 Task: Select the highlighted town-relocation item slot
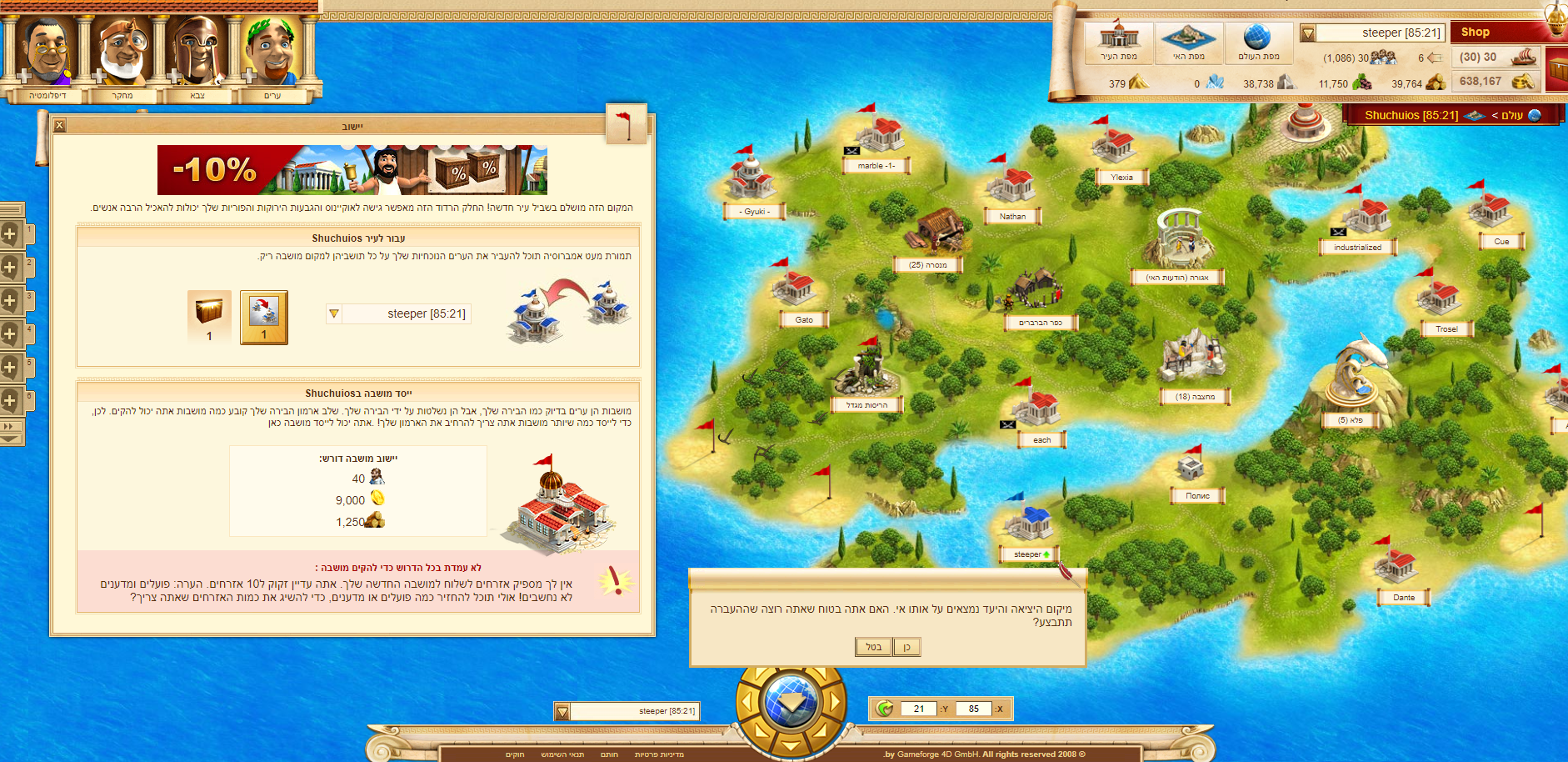[264, 317]
